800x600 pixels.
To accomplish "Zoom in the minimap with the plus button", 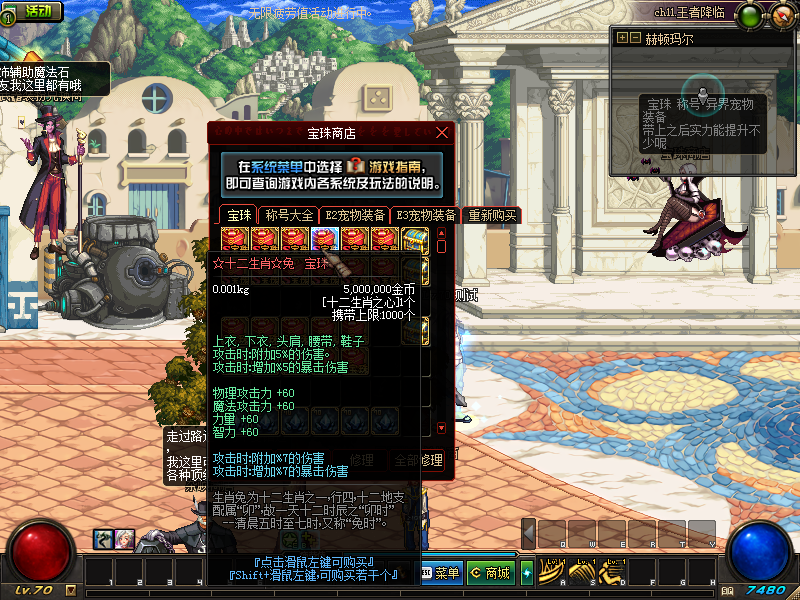I will coord(622,38).
